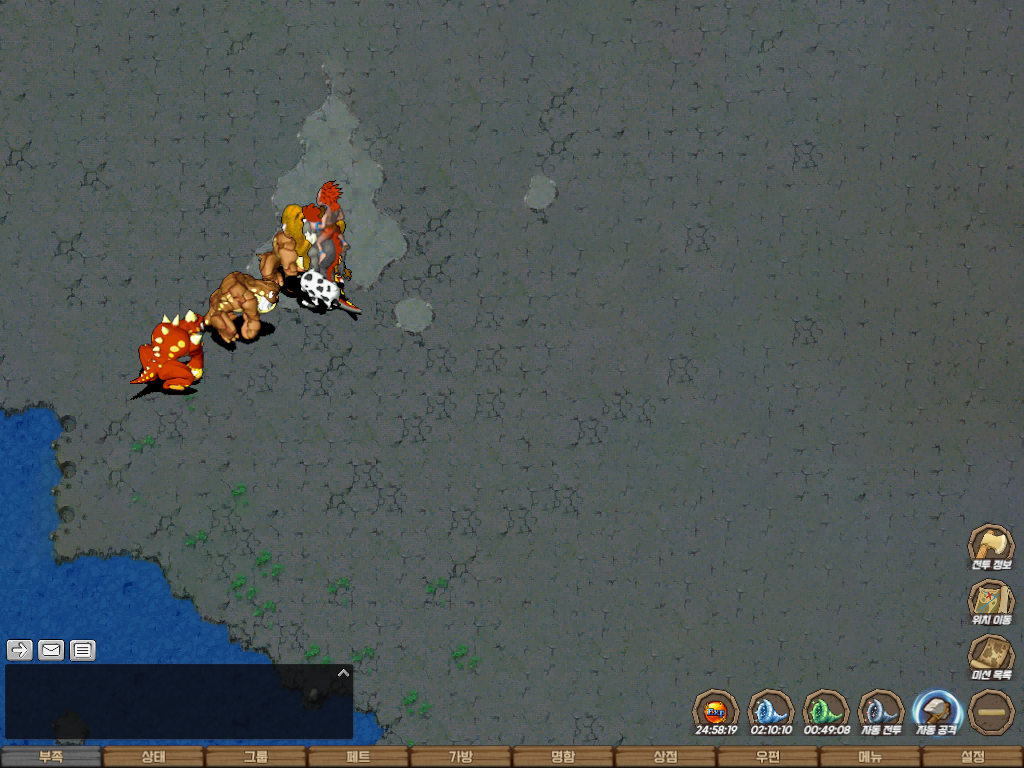Open the 가방 (bag) inventory
The image size is (1024, 768).
[460, 757]
